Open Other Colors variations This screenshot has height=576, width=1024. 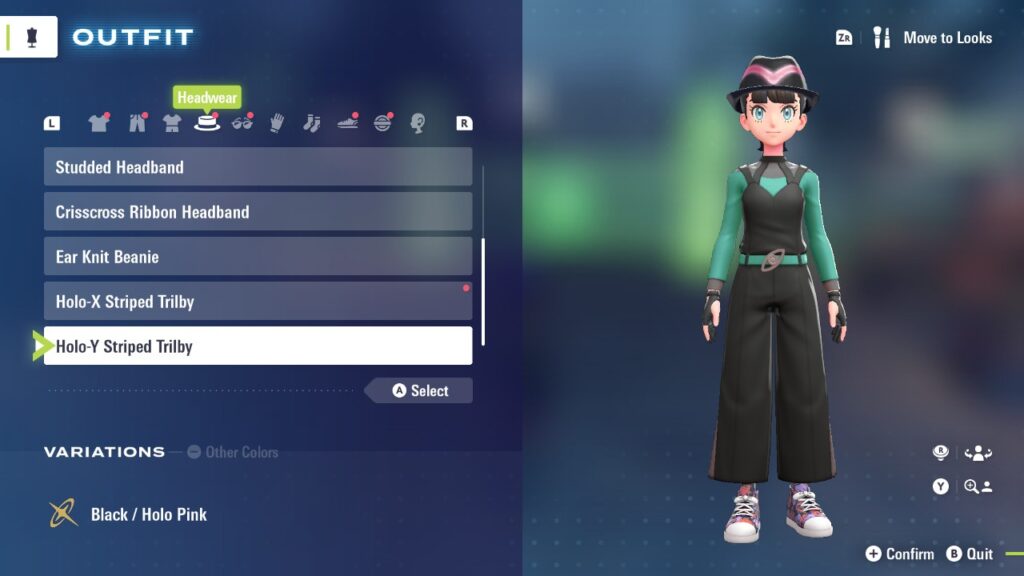232,452
